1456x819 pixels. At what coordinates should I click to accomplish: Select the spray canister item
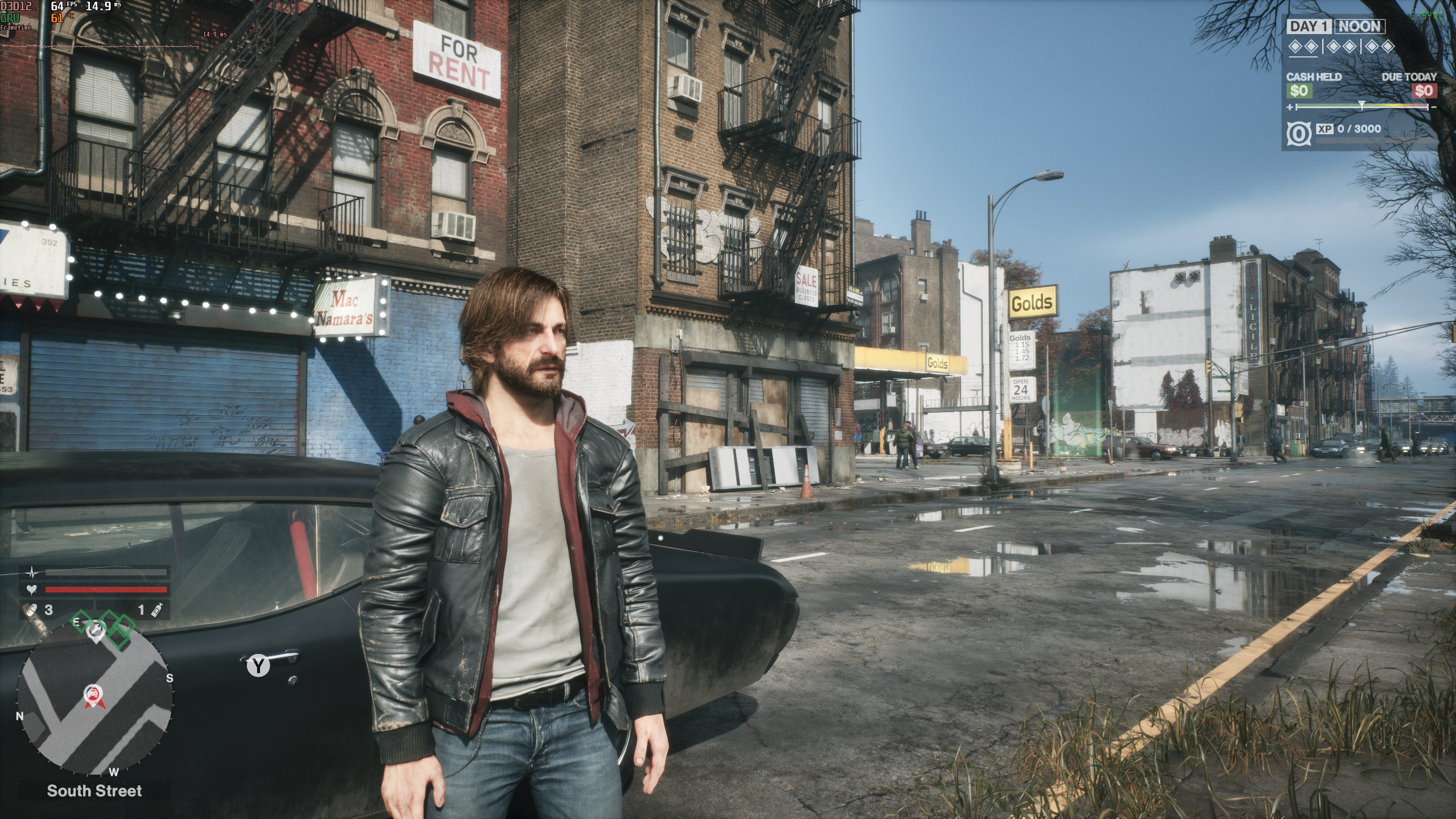click(156, 611)
